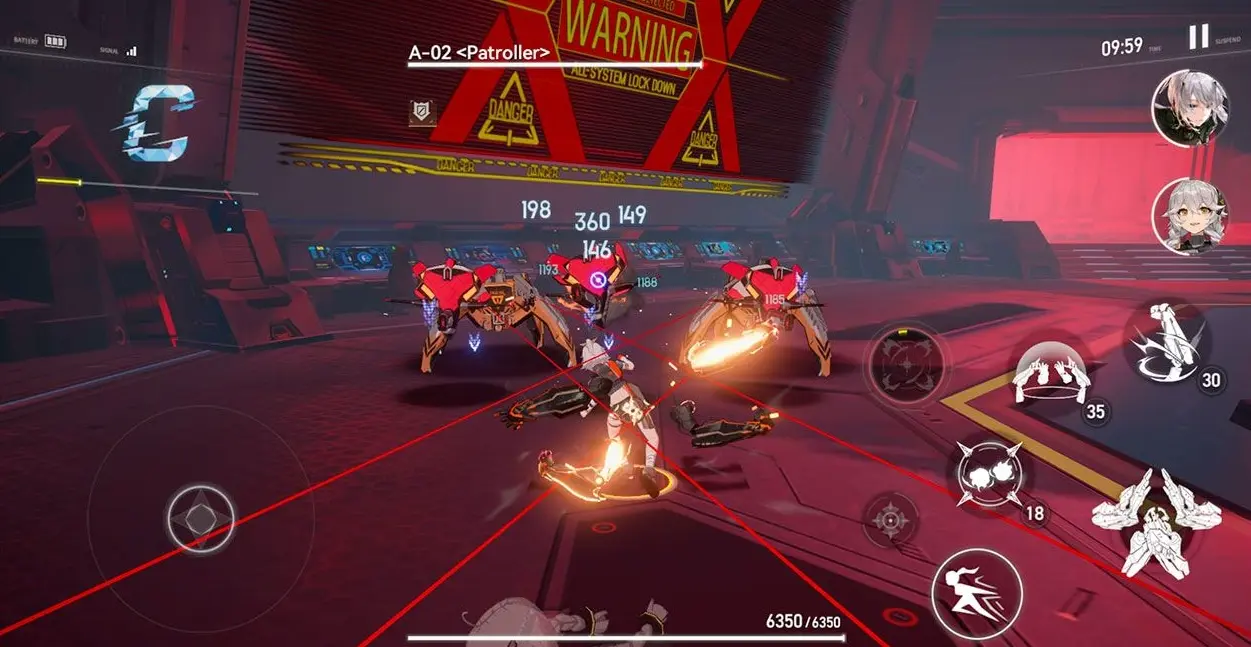Touch the virtual movement joystick
1251x647 pixels.
(x=200, y=519)
